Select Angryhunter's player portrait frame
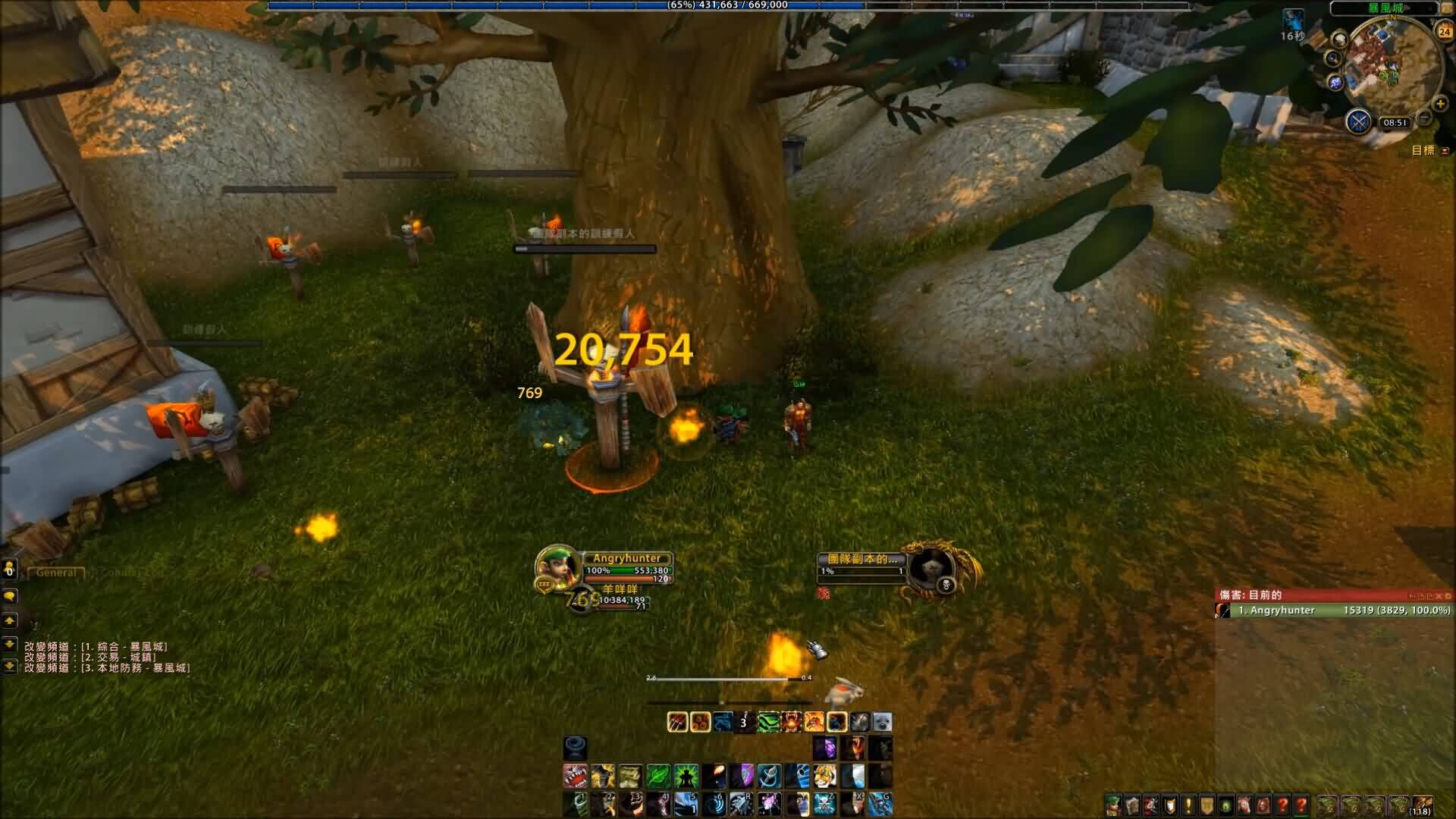The image size is (1456, 819). (x=557, y=568)
